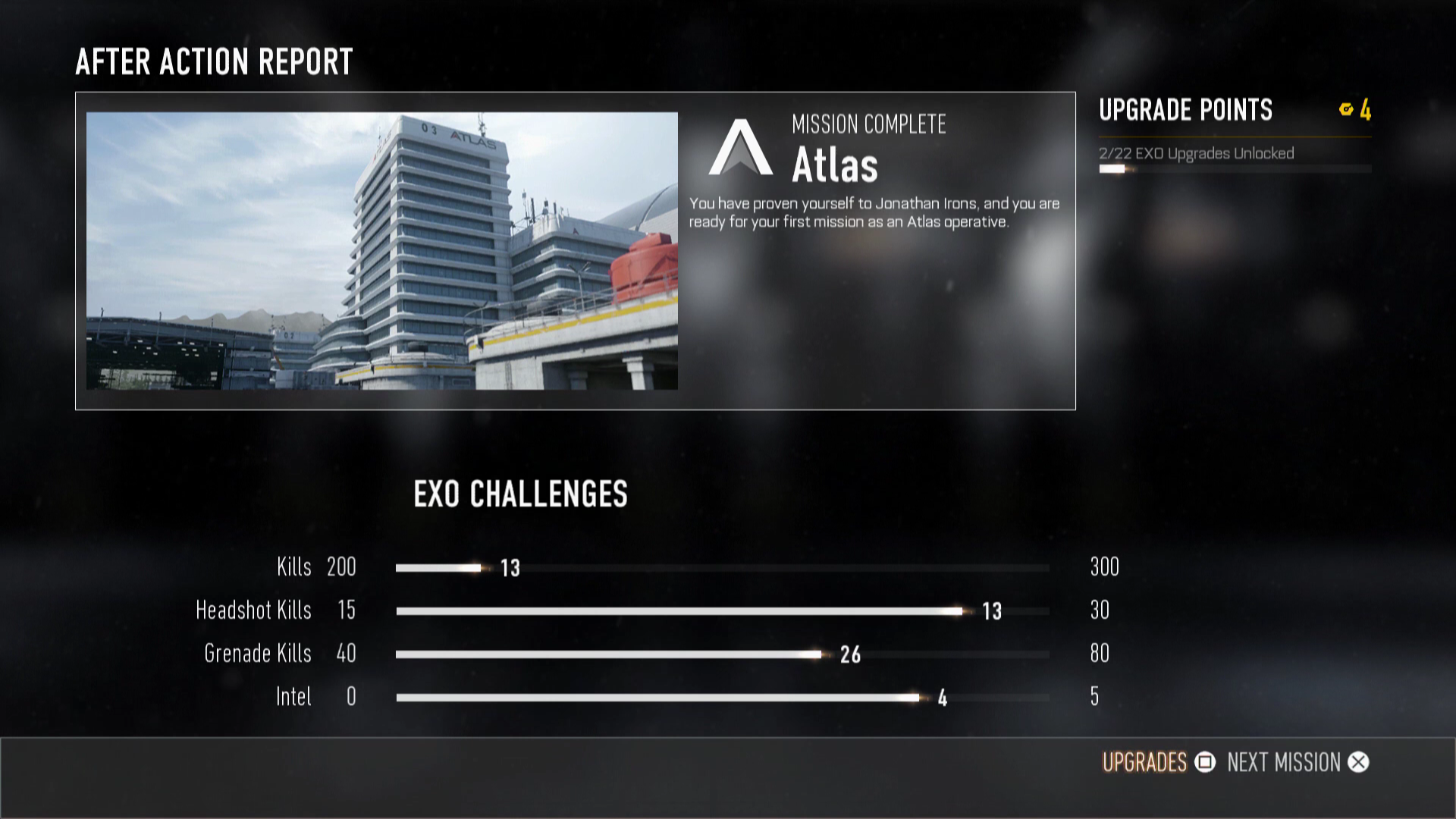Open the Upgrades screen
Image resolution: width=1456 pixels, height=819 pixels.
click(x=1157, y=762)
